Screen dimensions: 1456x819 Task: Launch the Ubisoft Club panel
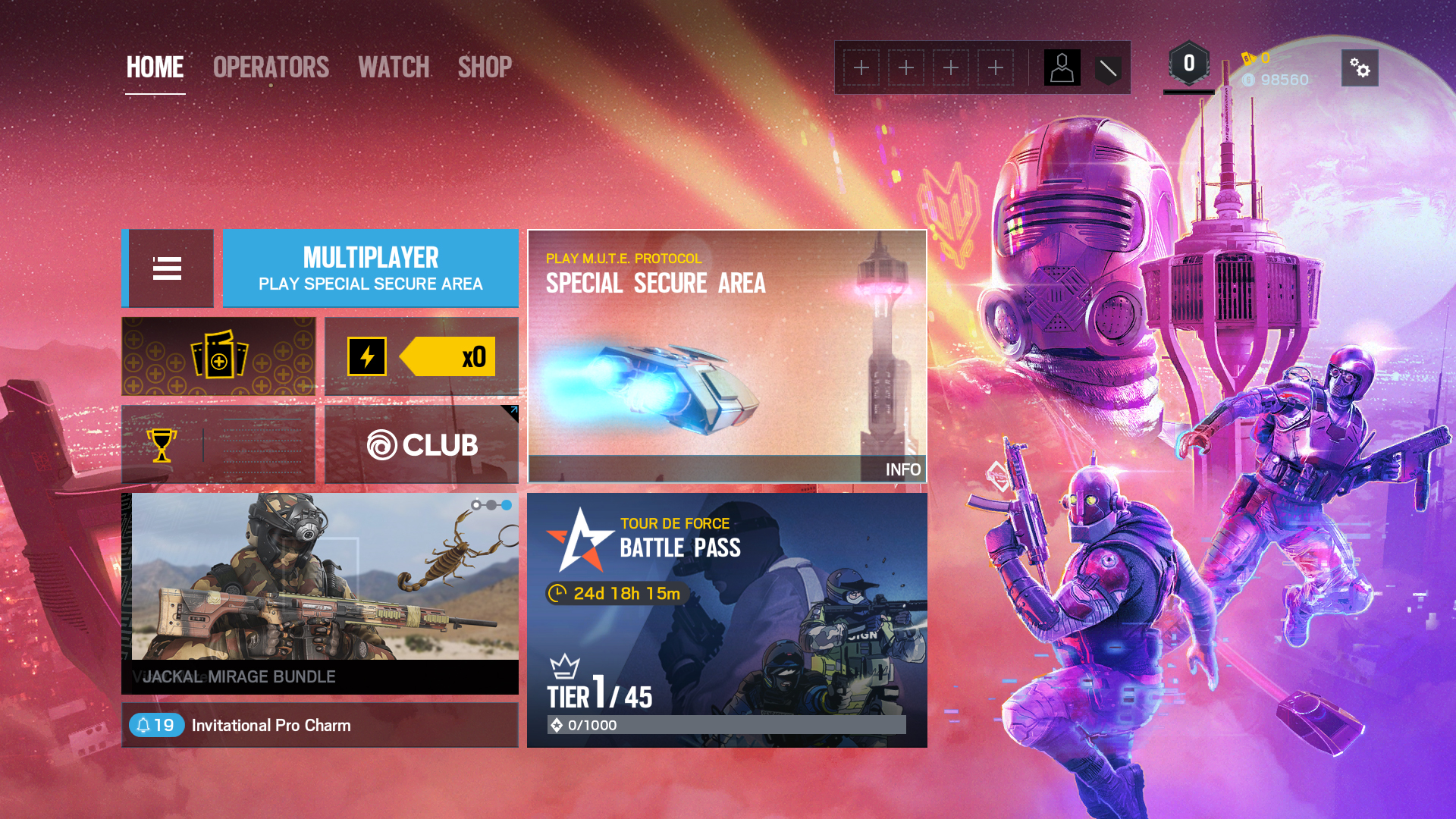click(x=421, y=444)
